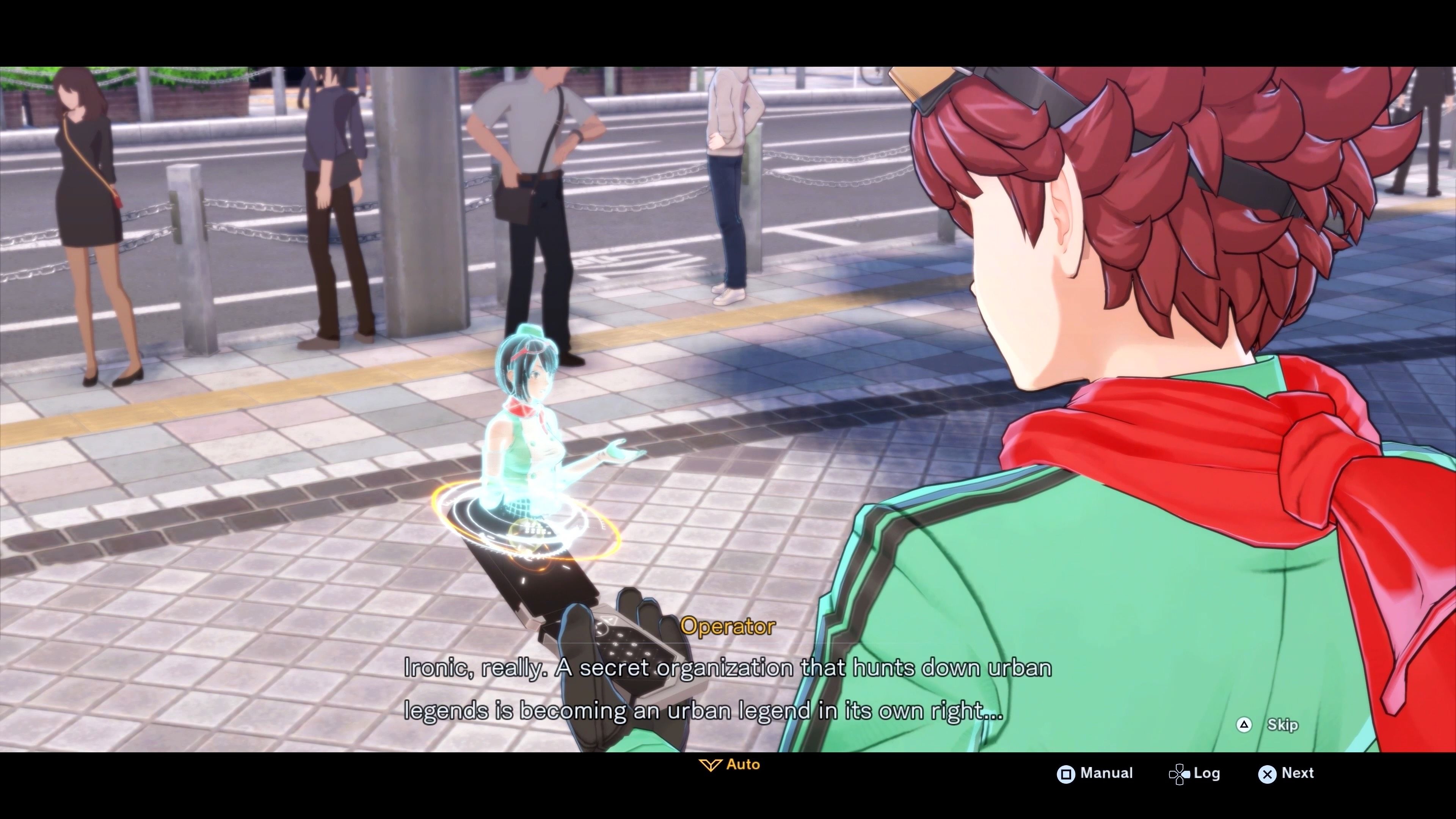Screen dimensions: 1456x819
Task: Toggle Auto dialogue advance mode
Action: pos(729,764)
